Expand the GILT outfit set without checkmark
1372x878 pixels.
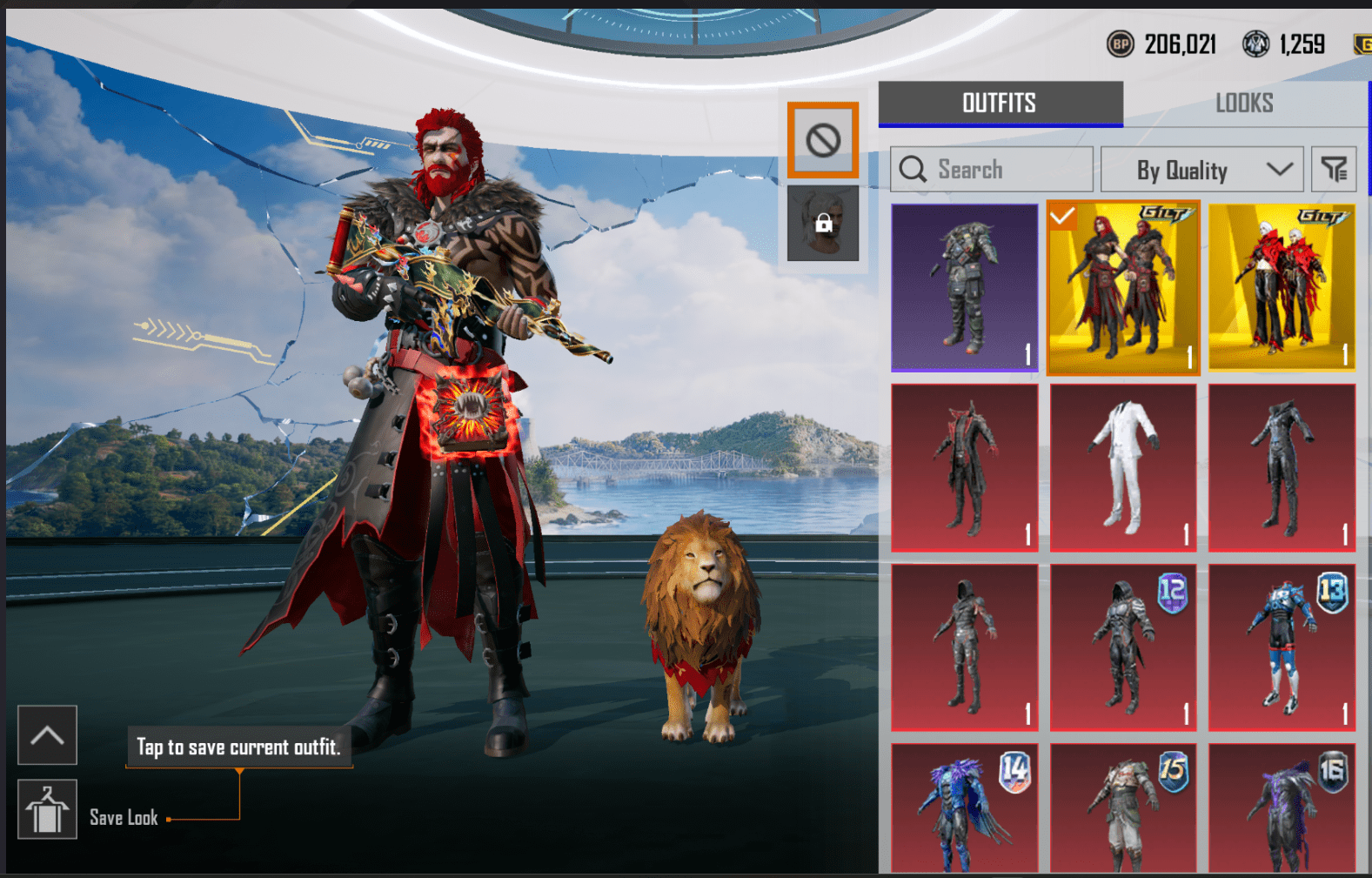(x=1281, y=287)
